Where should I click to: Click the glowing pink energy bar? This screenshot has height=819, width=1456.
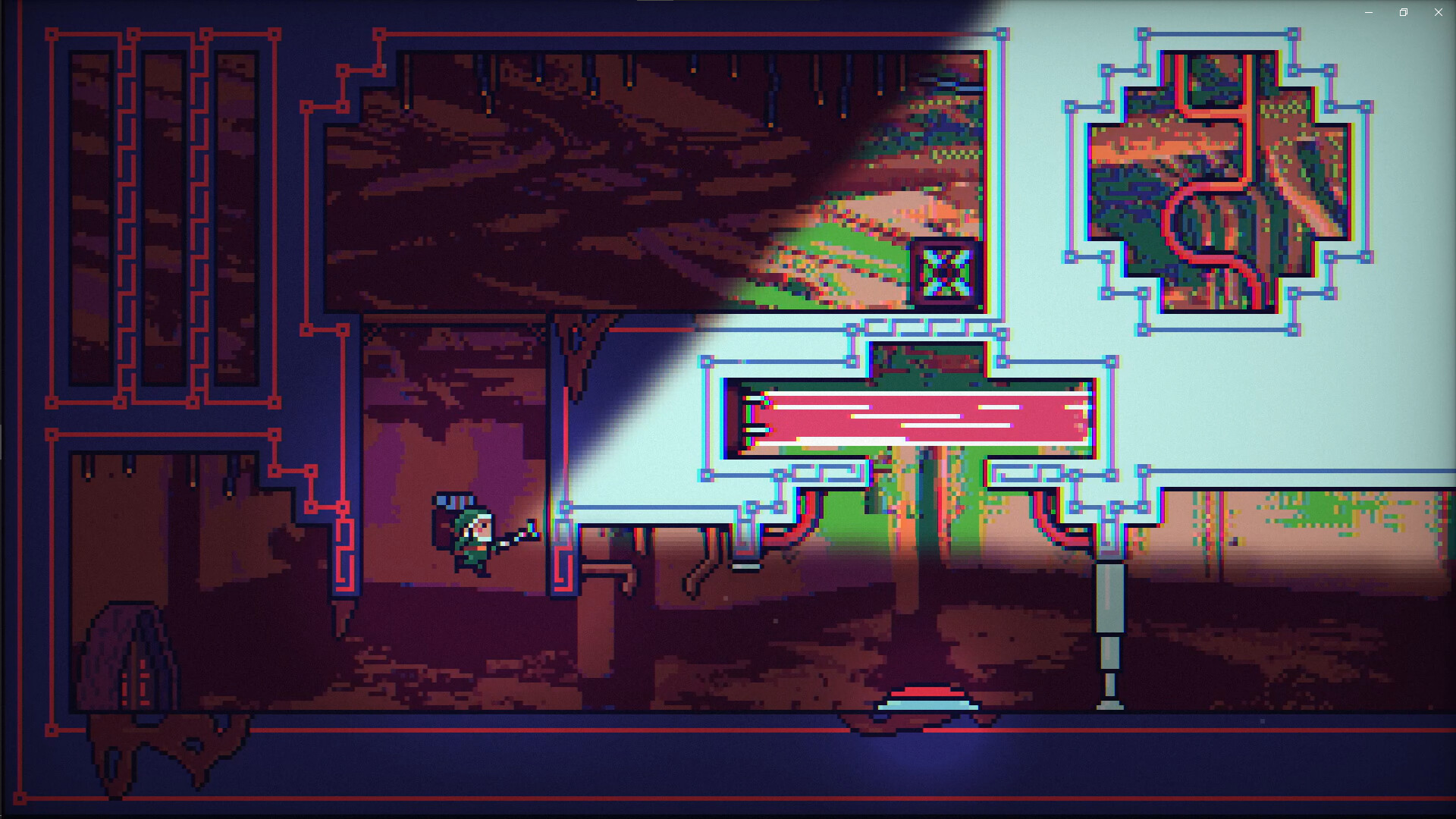coord(910,417)
